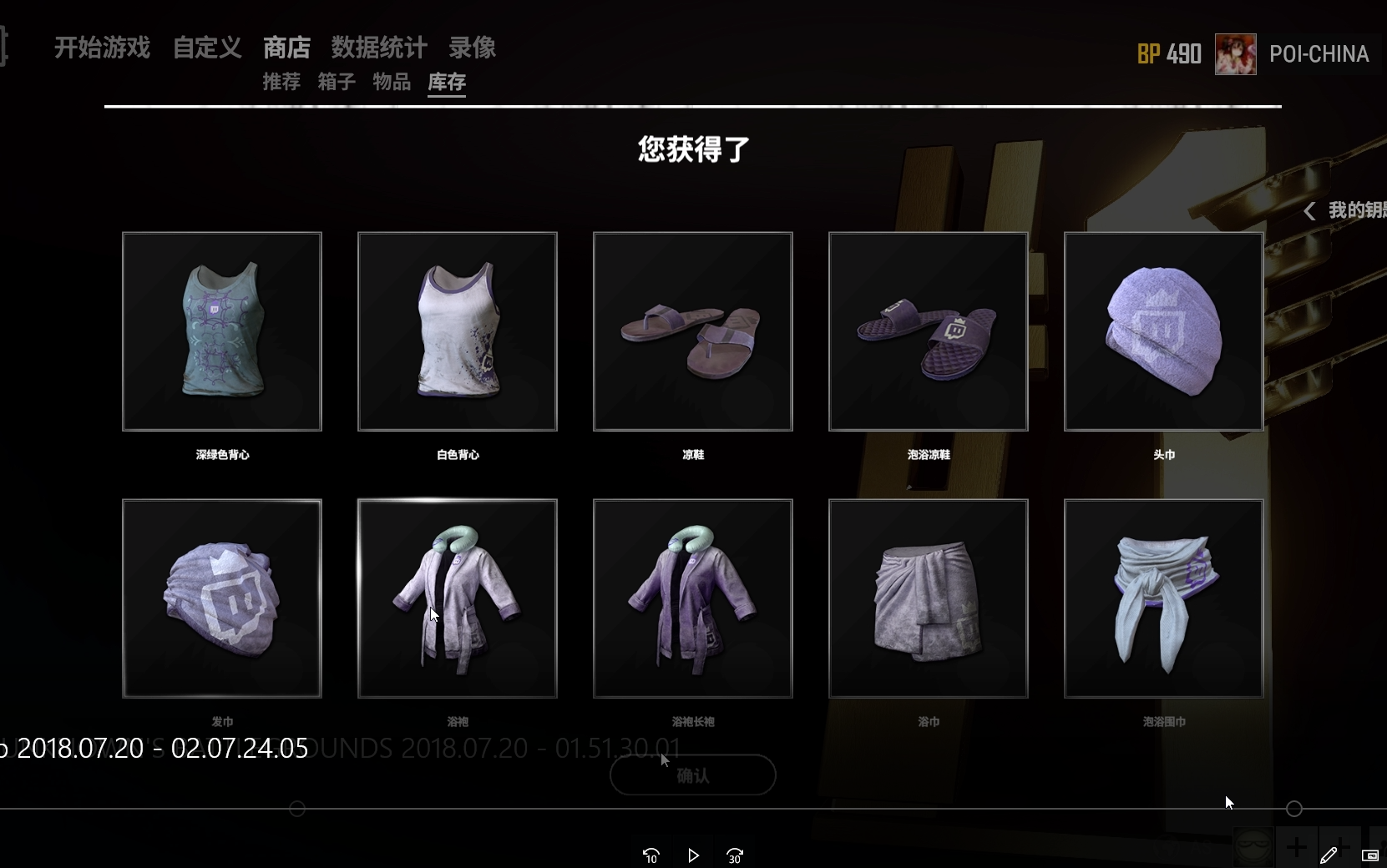
Task: Skip forward 30 seconds in video
Action: (x=735, y=855)
